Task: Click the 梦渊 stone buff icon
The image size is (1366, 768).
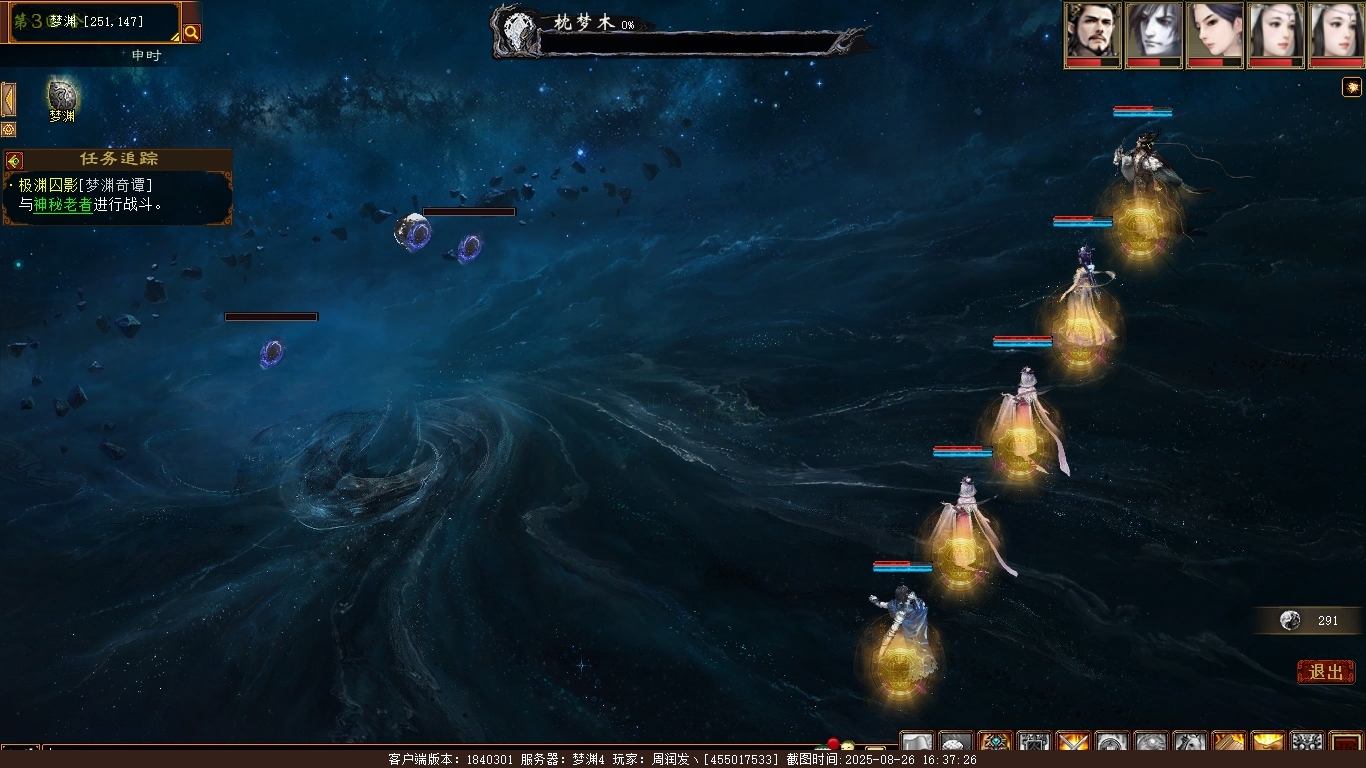Action: tap(62, 97)
